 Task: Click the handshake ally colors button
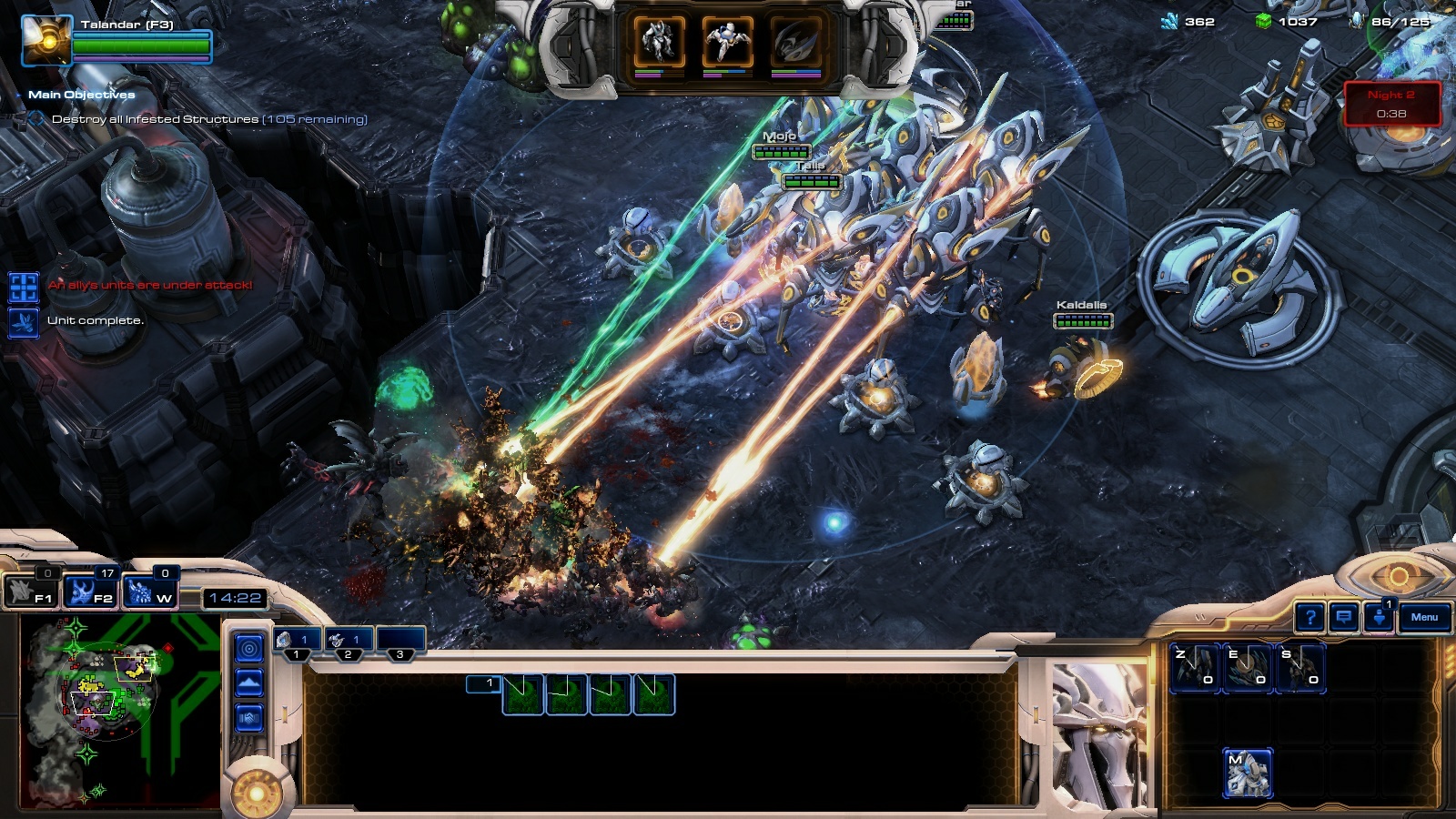pos(249,719)
